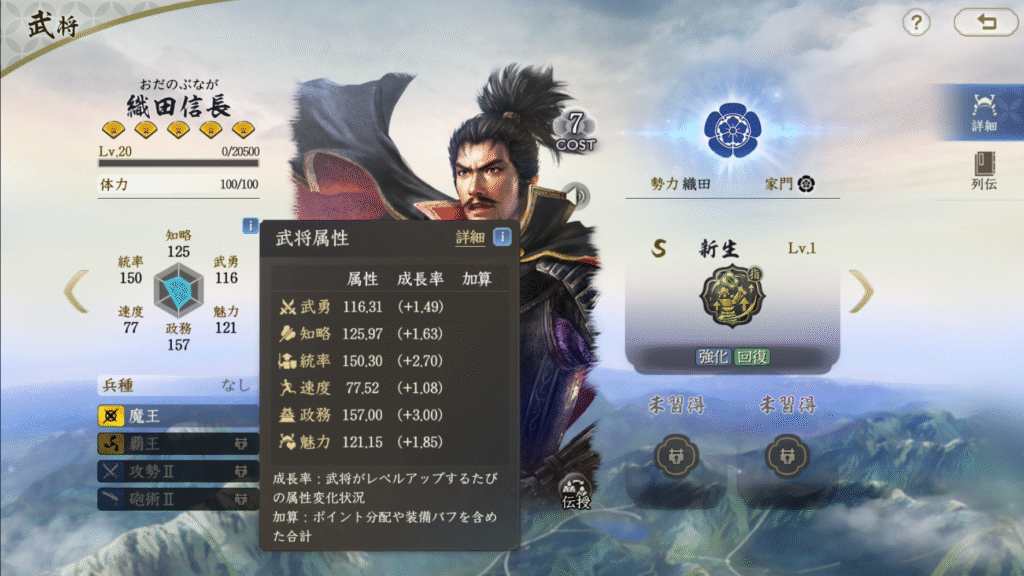This screenshot has width=1024, height=576.
Task: Click the 詳細 link in 武将属性 panel
Action: click(x=470, y=238)
